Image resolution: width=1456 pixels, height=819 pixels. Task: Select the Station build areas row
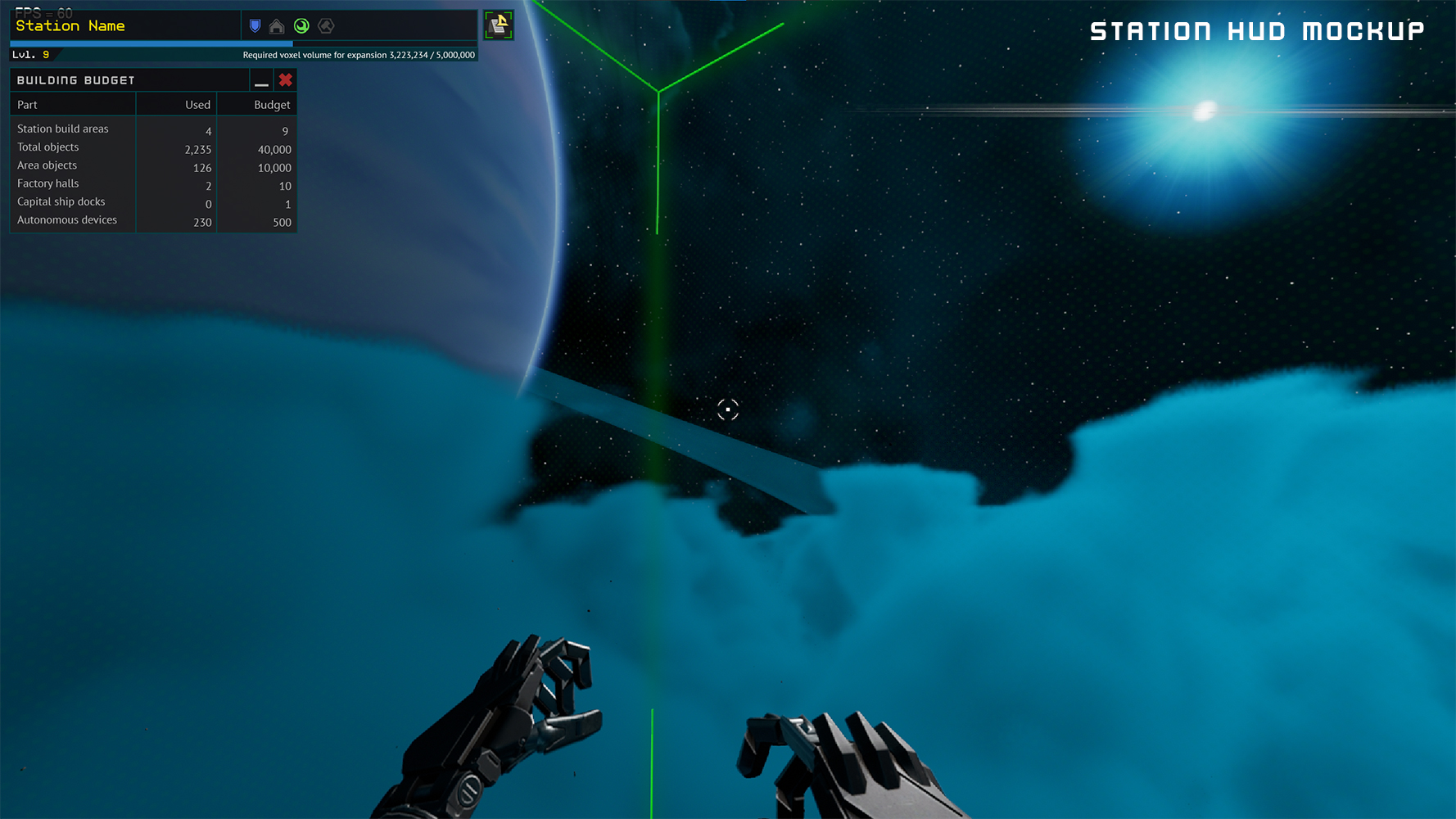tap(63, 129)
